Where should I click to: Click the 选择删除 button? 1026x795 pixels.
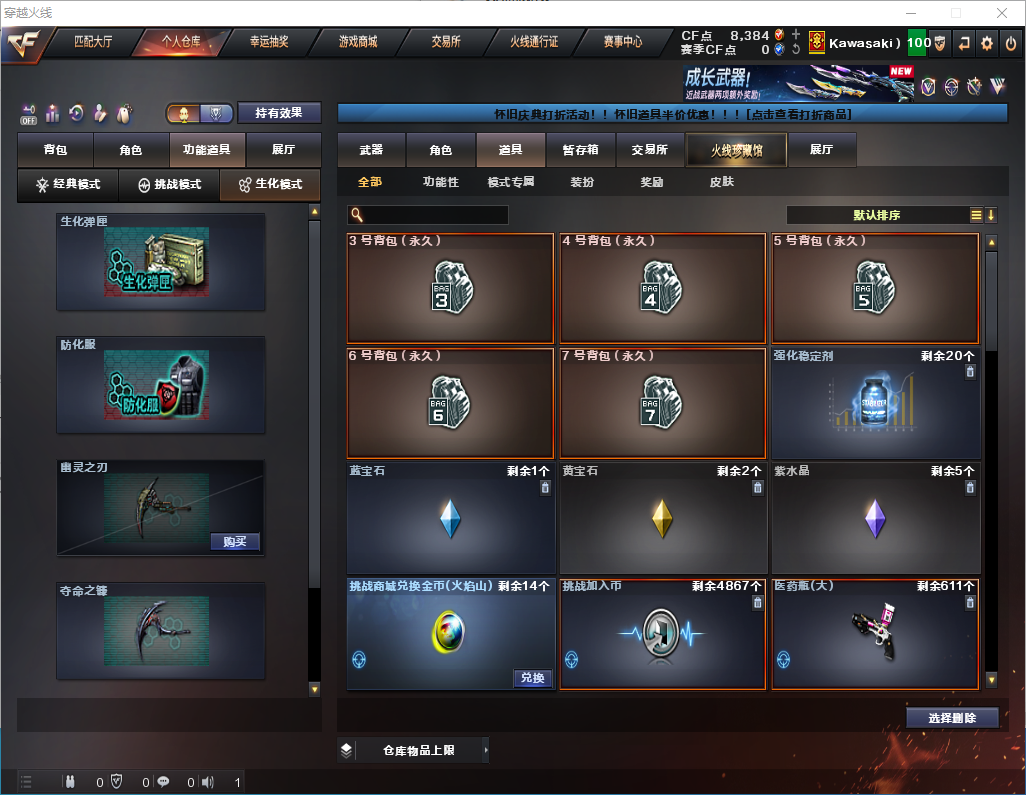pyautogui.click(x=952, y=718)
